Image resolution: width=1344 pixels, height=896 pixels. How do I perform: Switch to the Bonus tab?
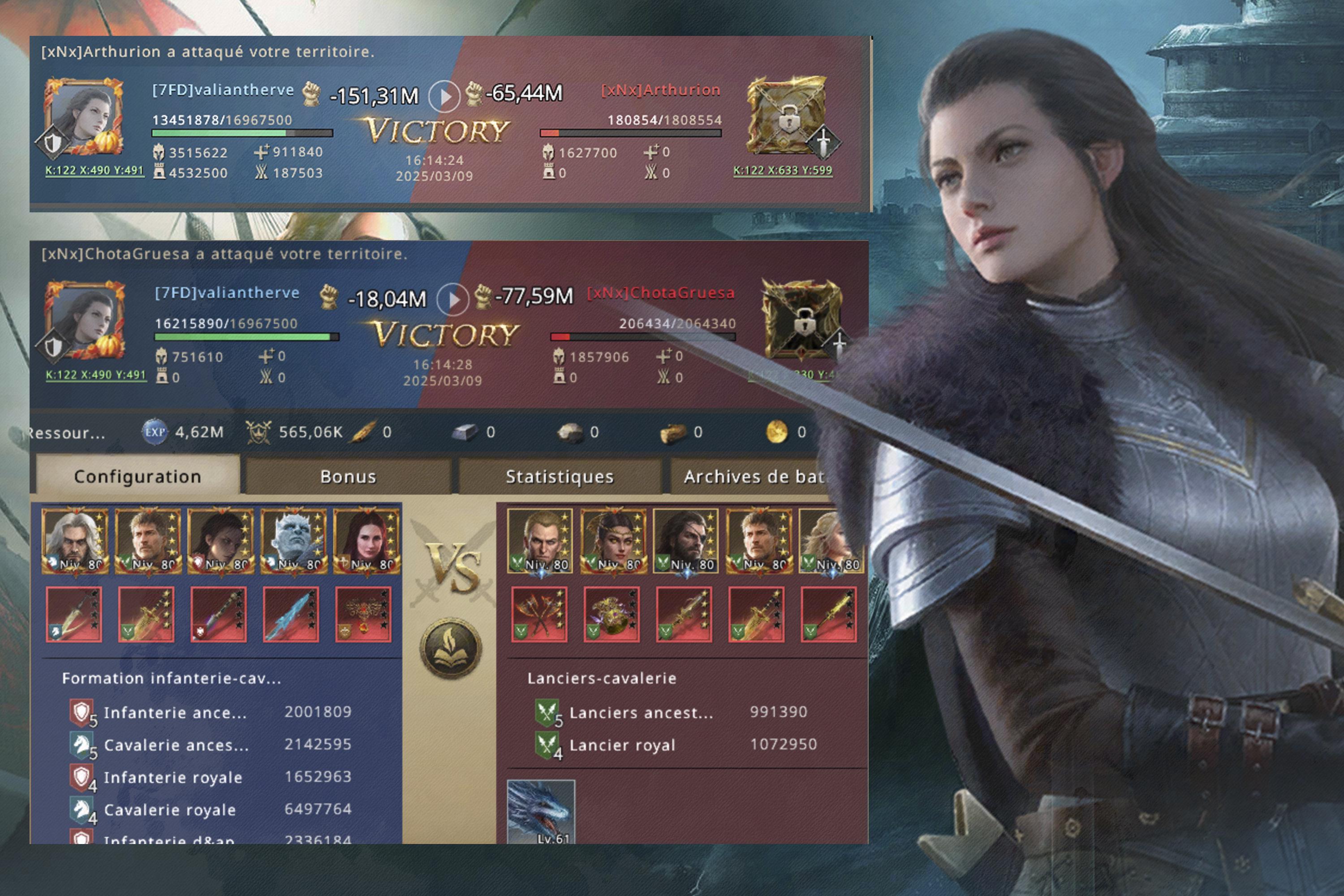[348, 476]
